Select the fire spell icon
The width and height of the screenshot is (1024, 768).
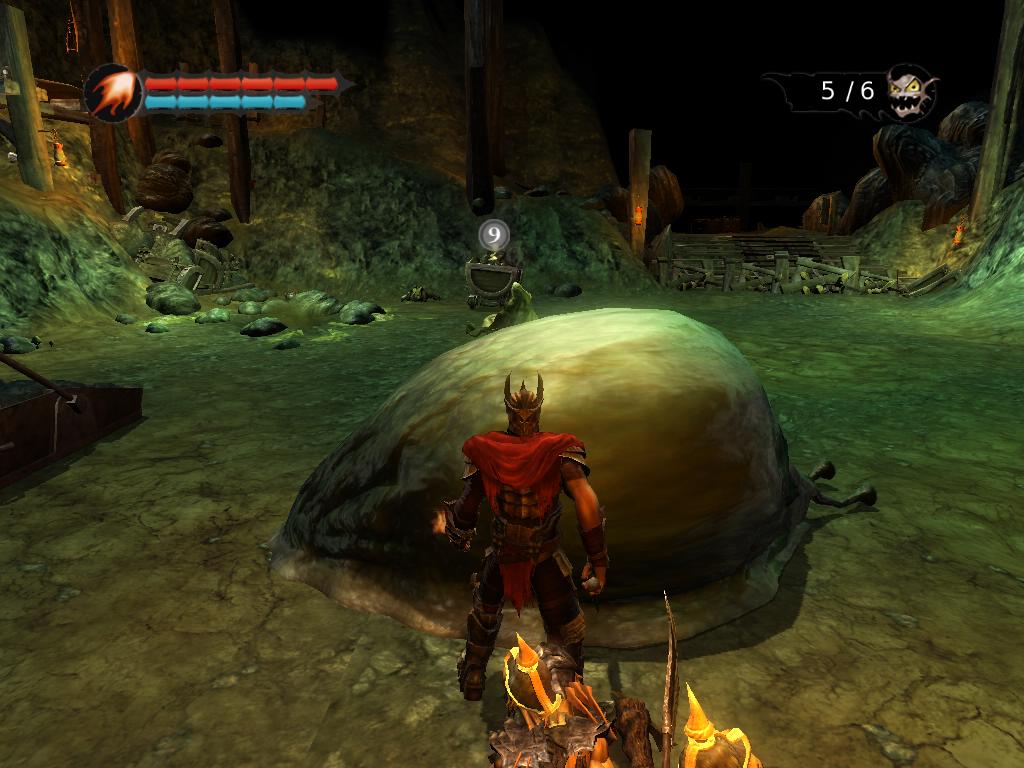pyautogui.click(x=112, y=92)
